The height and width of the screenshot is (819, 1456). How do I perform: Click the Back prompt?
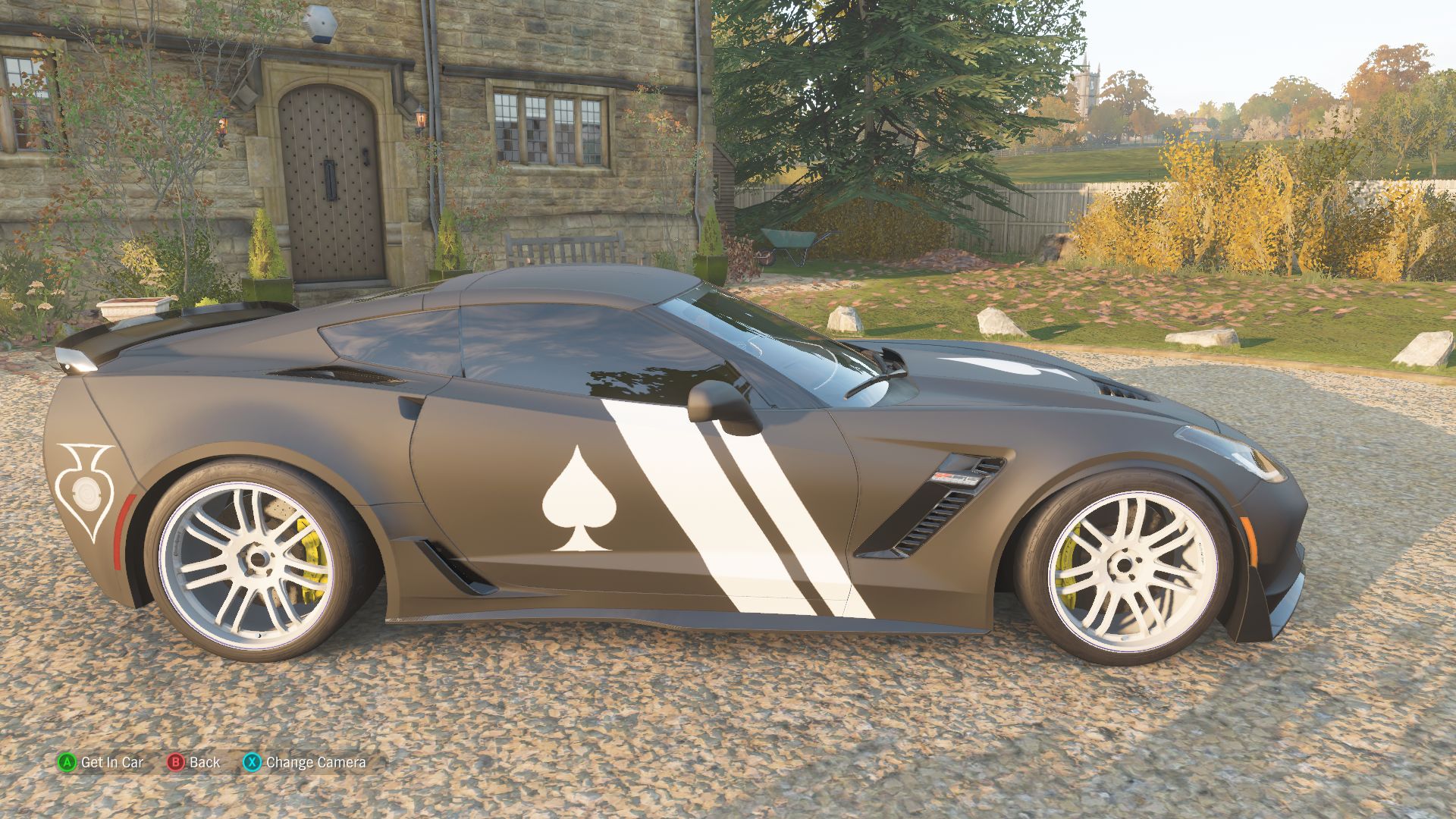click(x=205, y=763)
